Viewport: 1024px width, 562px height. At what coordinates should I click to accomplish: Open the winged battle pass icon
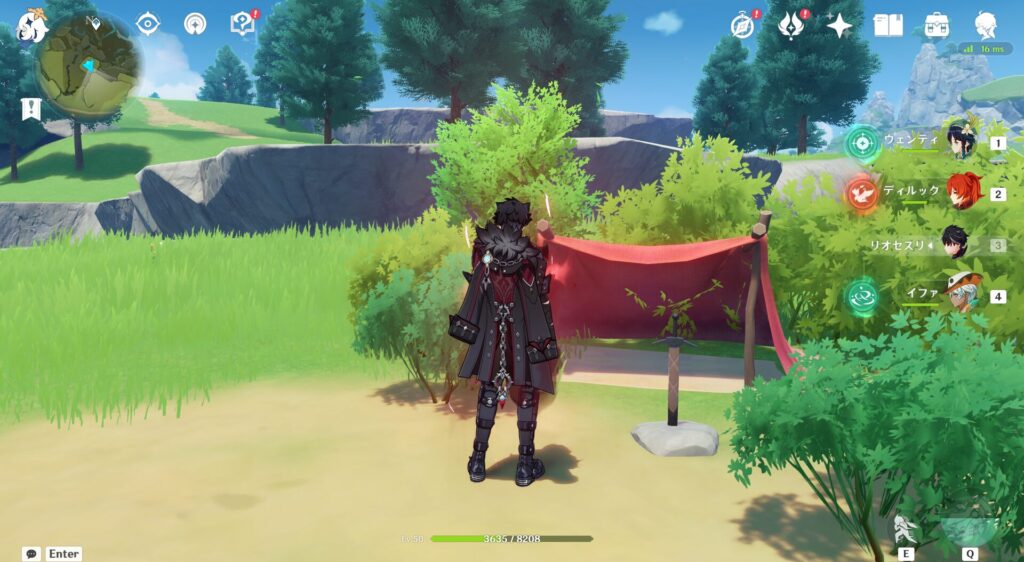click(x=791, y=26)
